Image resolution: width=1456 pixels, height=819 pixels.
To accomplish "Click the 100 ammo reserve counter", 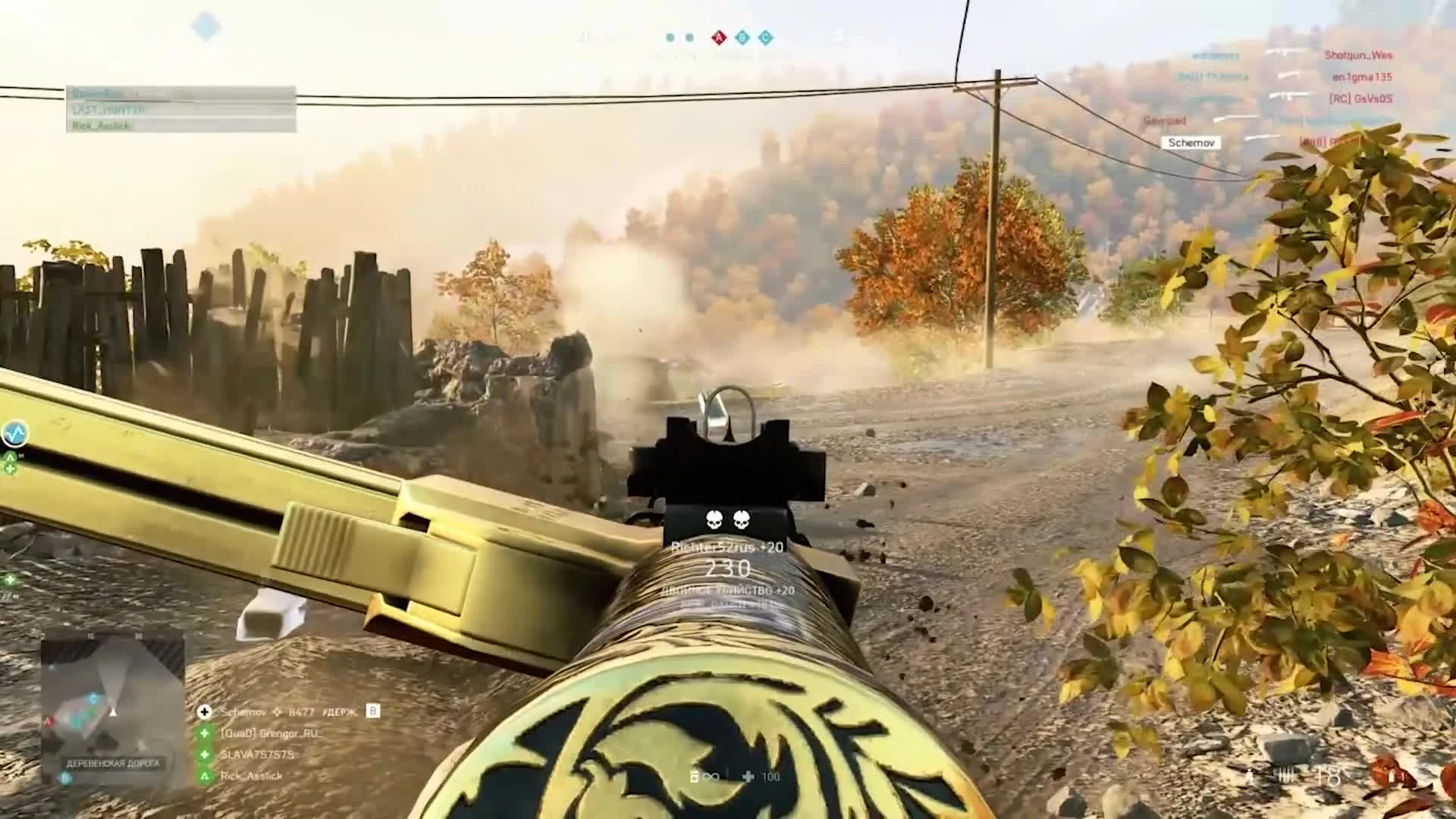I will coord(770,776).
